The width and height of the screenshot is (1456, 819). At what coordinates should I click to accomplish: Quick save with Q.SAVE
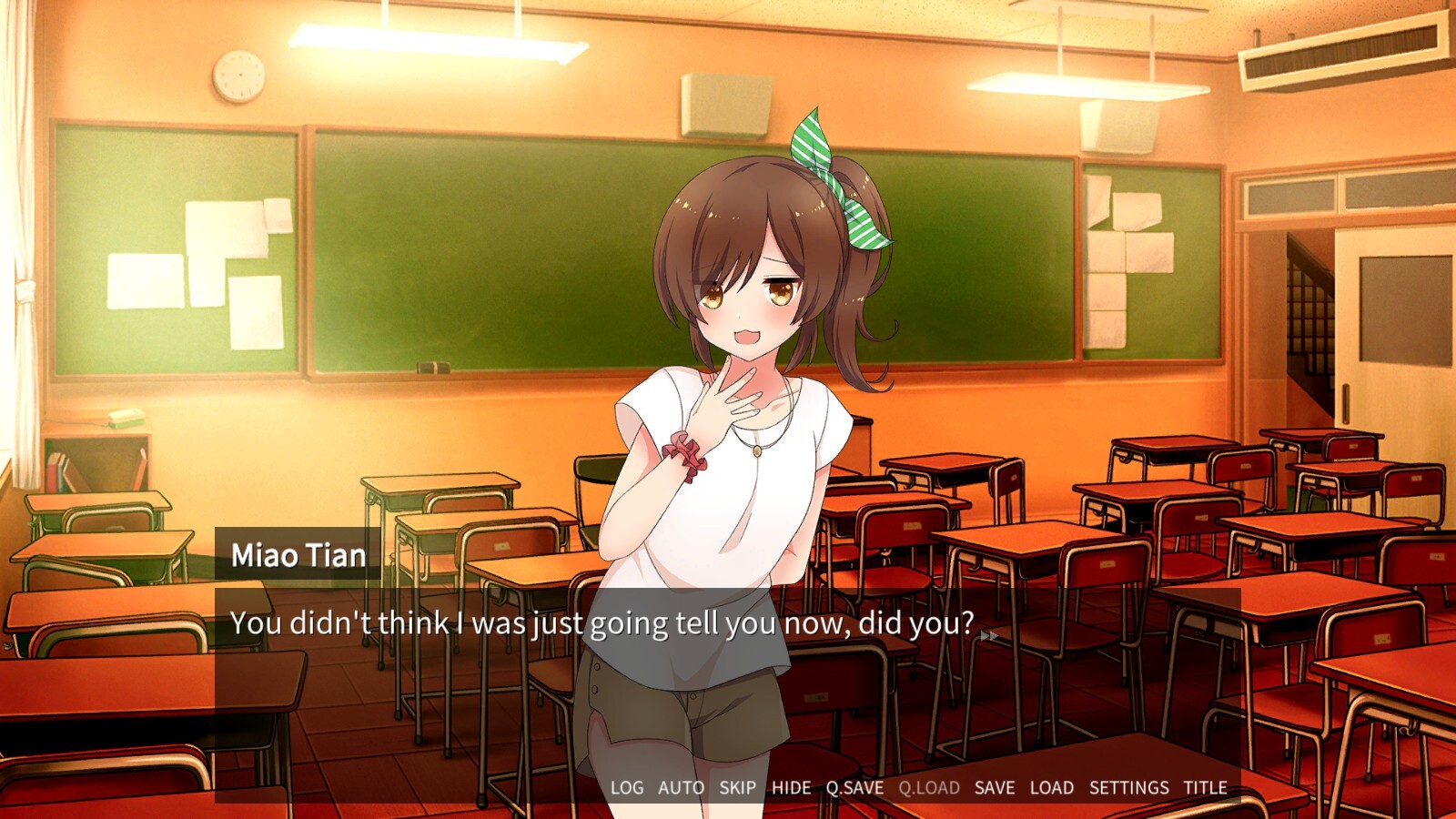click(x=854, y=788)
